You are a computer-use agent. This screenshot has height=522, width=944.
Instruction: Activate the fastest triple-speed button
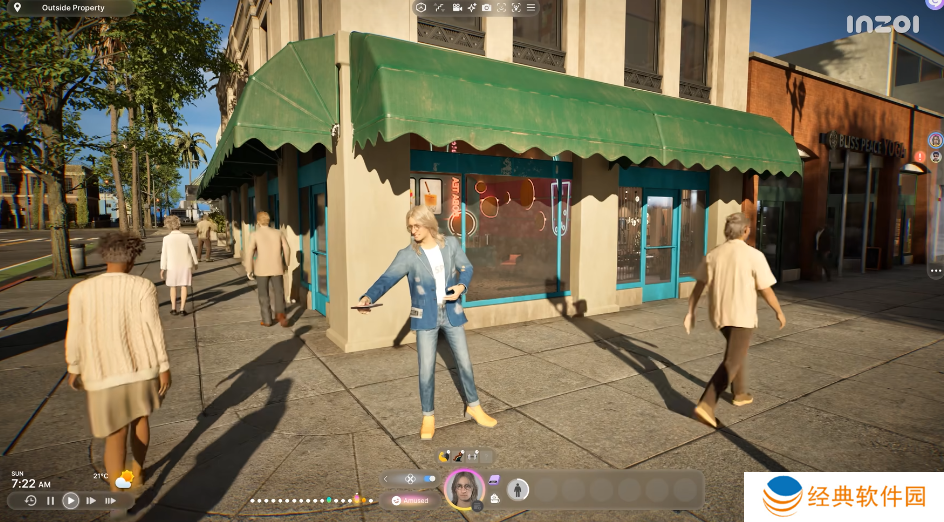[113, 500]
